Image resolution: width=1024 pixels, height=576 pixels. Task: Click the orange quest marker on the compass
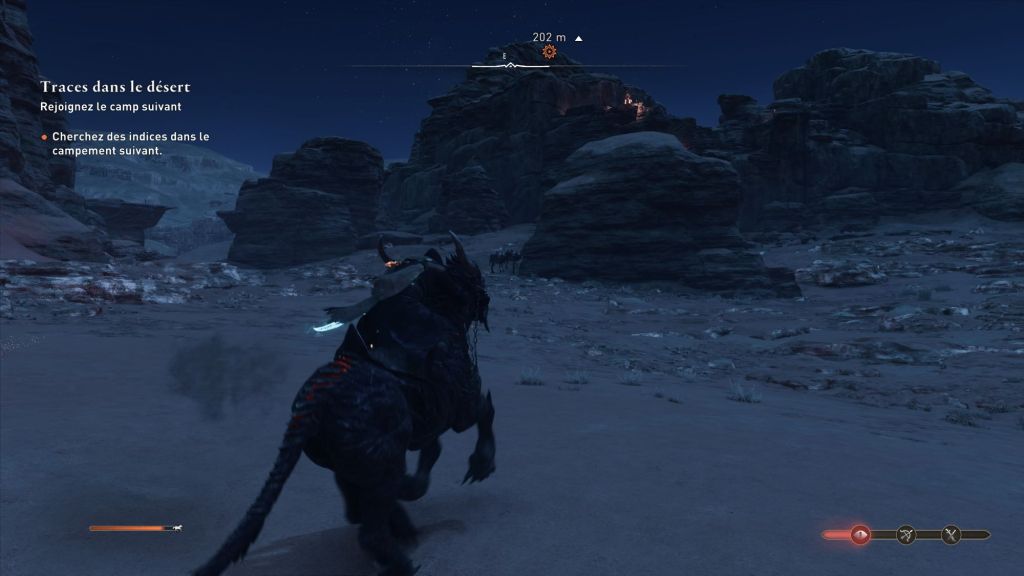(549, 52)
